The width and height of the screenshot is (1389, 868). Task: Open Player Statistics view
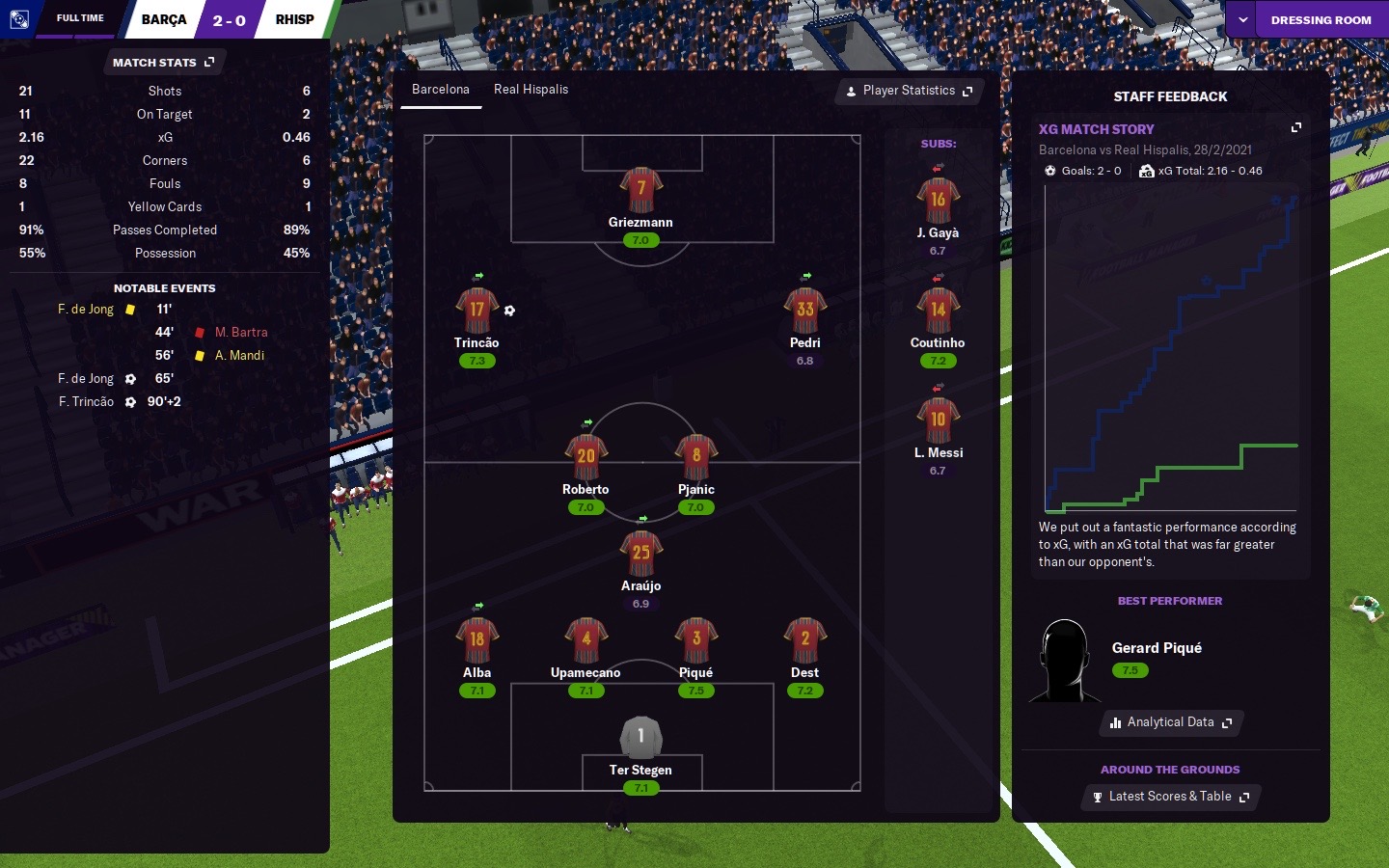[x=909, y=91]
